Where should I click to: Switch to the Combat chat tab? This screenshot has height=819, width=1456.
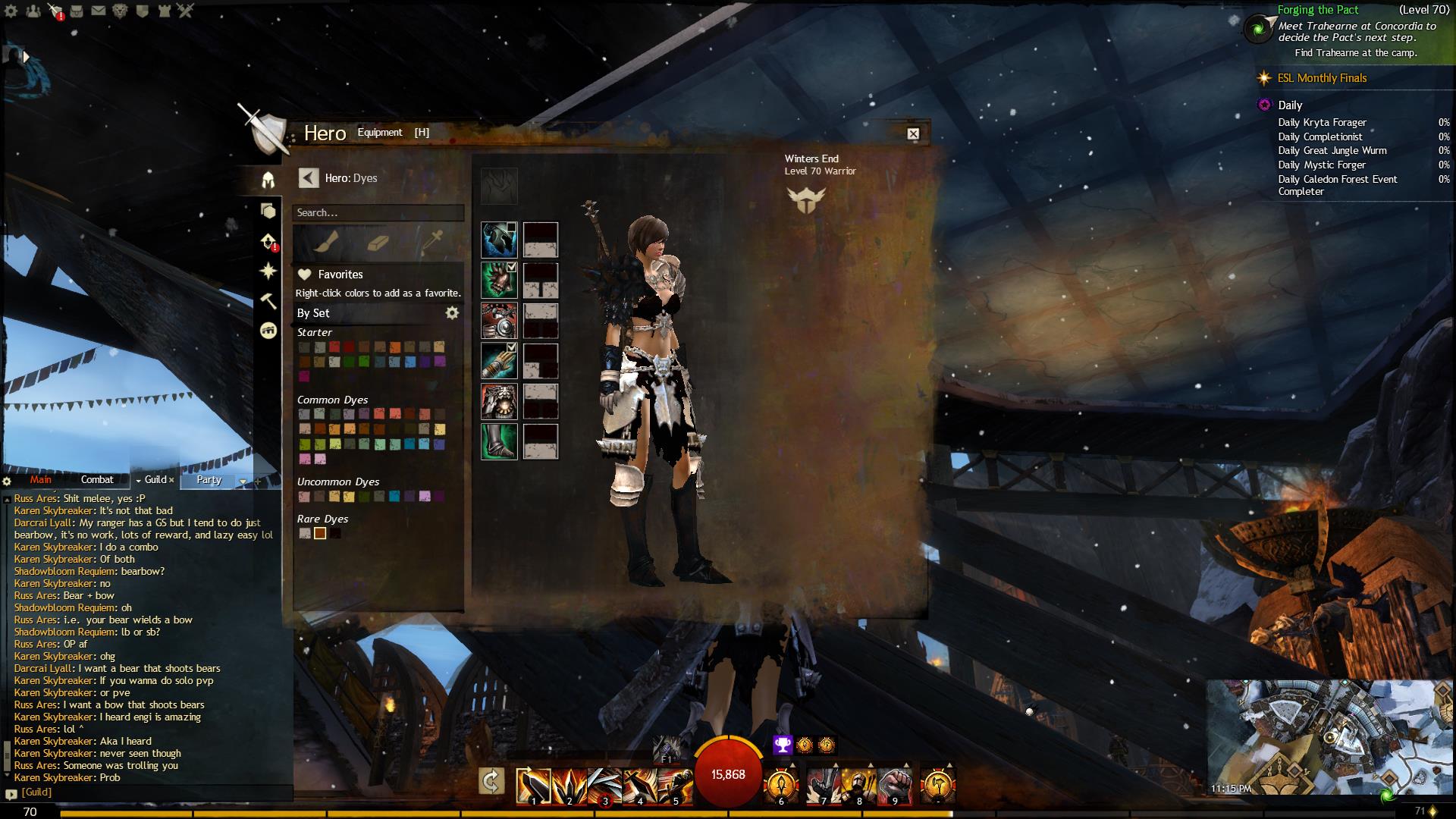pyautogui.click(x=97, y=480)
